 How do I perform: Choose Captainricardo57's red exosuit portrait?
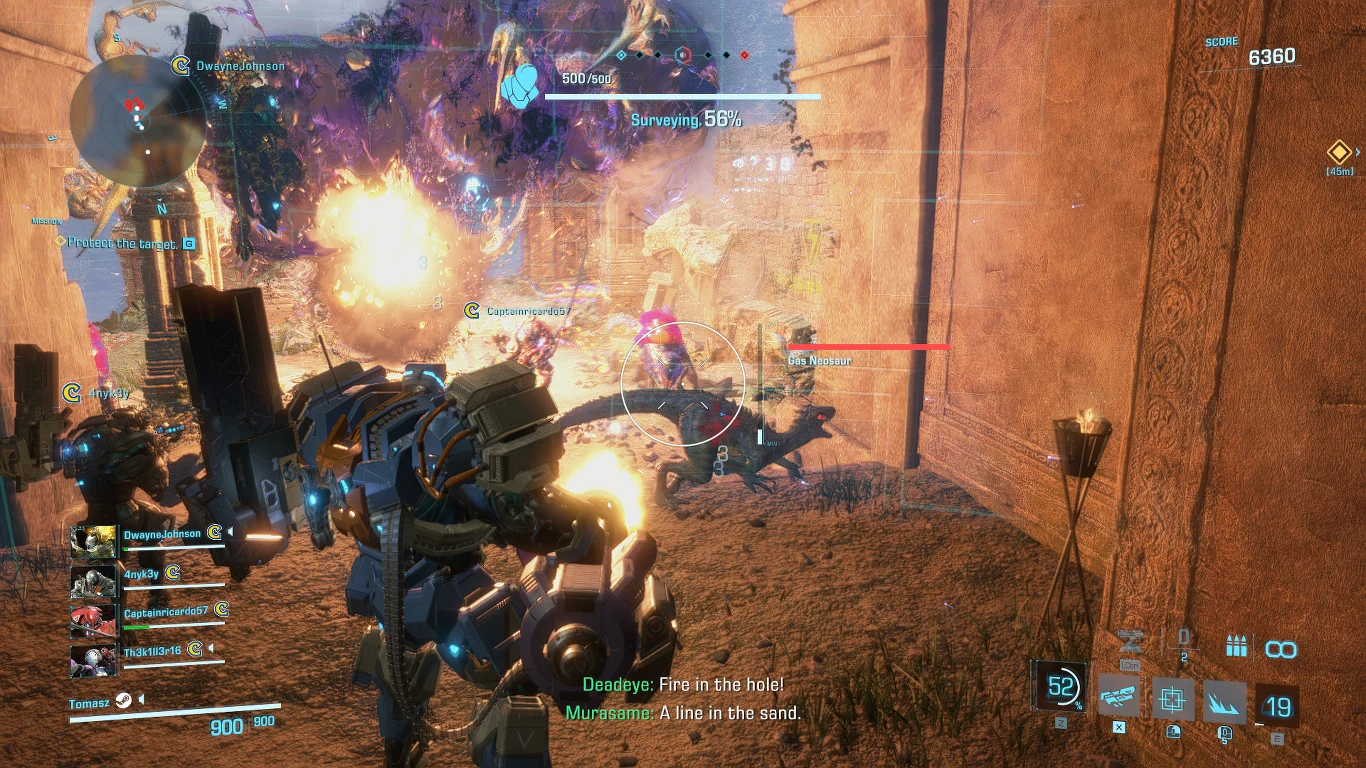tap(93, 620)
